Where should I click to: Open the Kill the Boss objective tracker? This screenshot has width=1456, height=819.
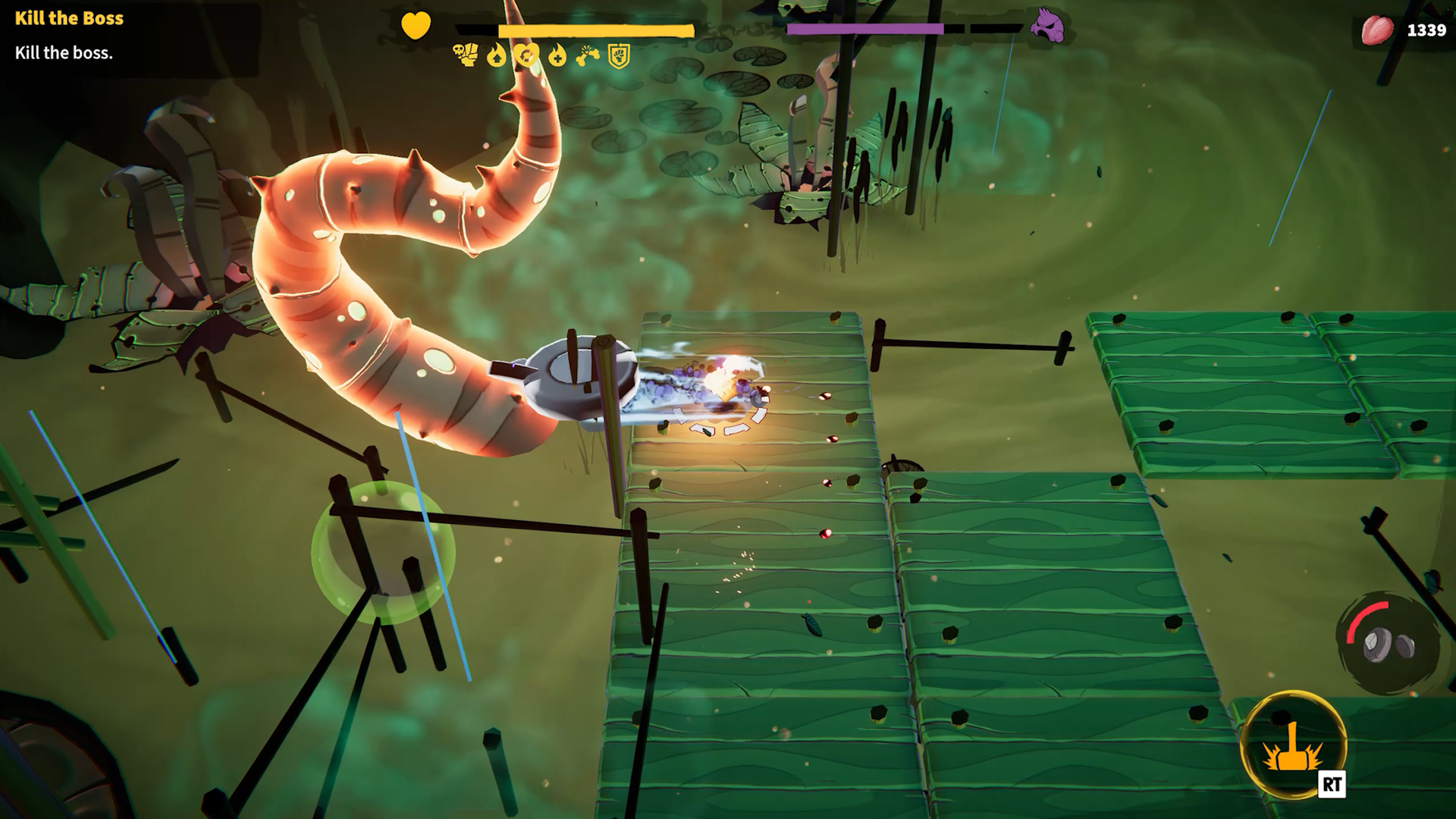tap(69, 18)
